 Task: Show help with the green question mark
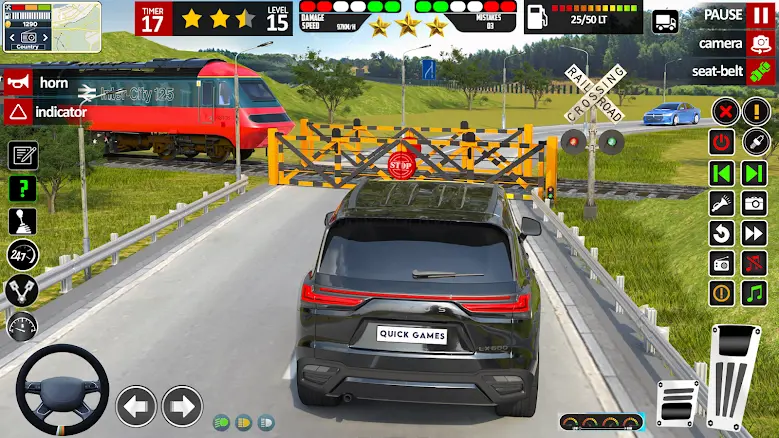22,188
